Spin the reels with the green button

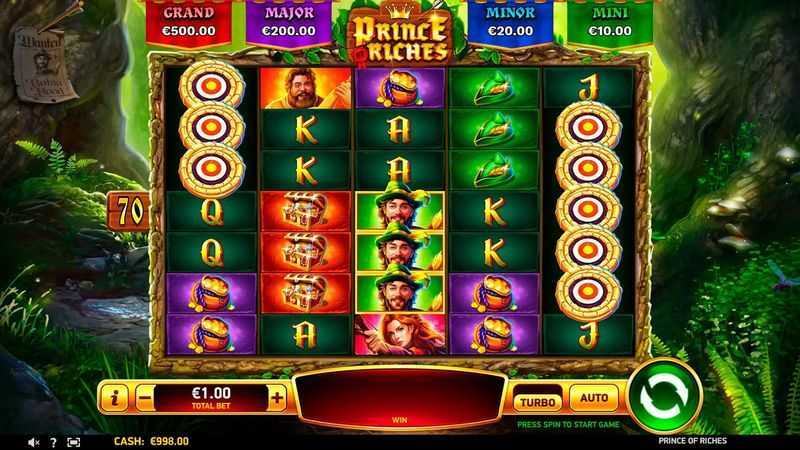pos(664,396)
